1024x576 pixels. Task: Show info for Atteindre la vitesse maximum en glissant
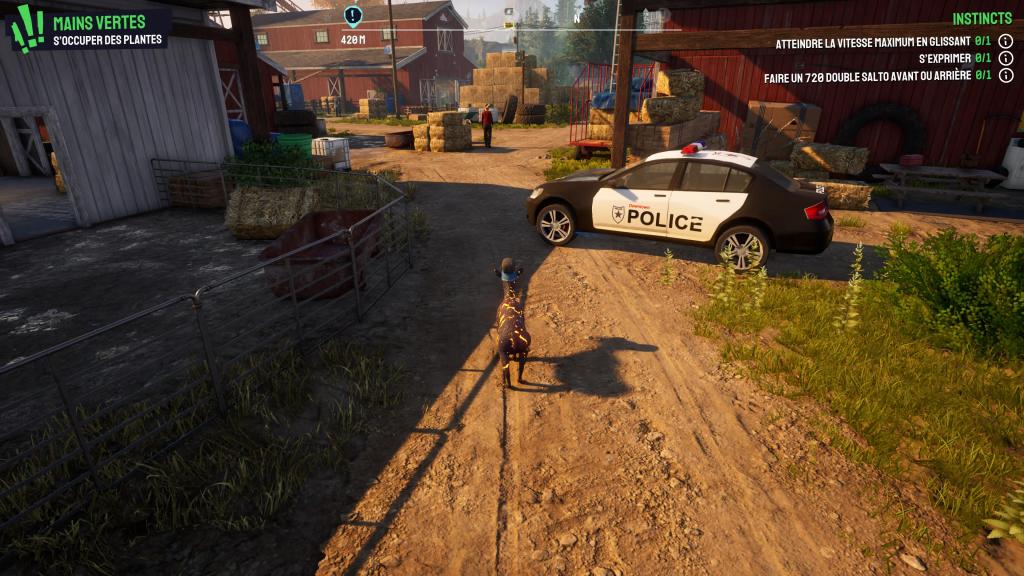[x=1005, y=42]
